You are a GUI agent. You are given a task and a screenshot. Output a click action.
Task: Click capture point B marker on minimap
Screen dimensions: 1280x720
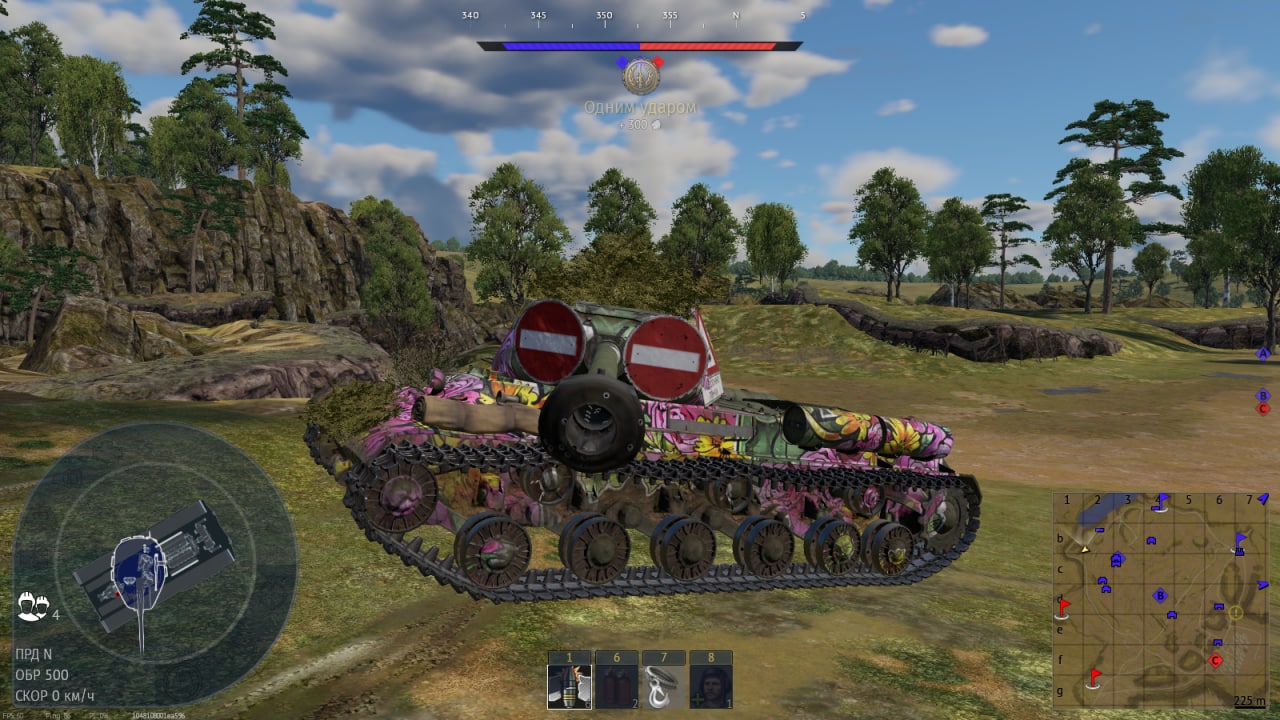coord(1160,596)
